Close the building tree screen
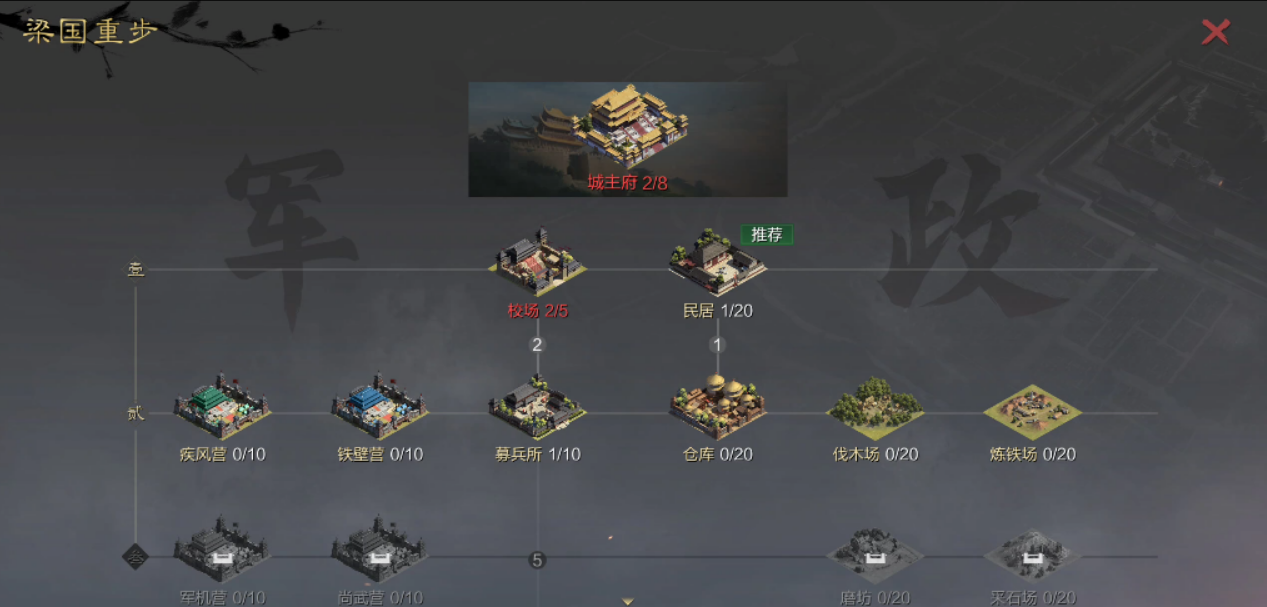This screenshot has width=1267, height=607. coord(1215,32)
